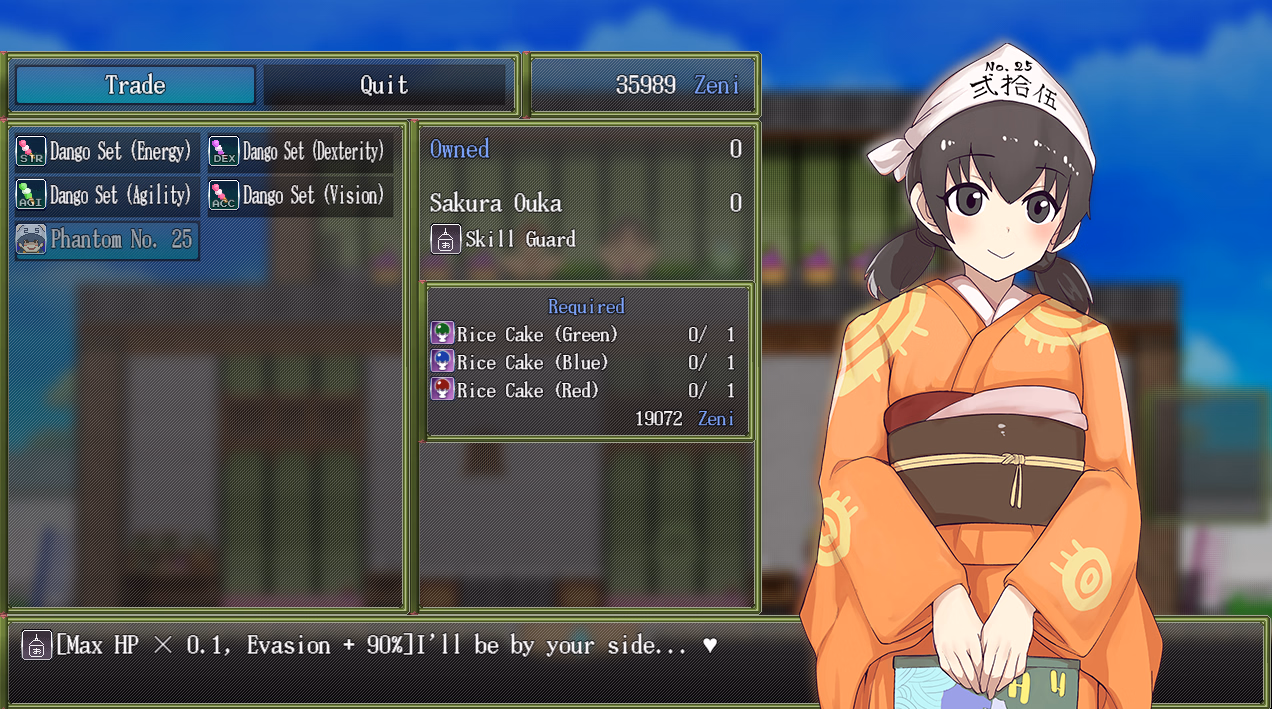The image size is (1272, 709).
Task: Highlight the Phantom No. 25 entry
Action: coord(106,240)
